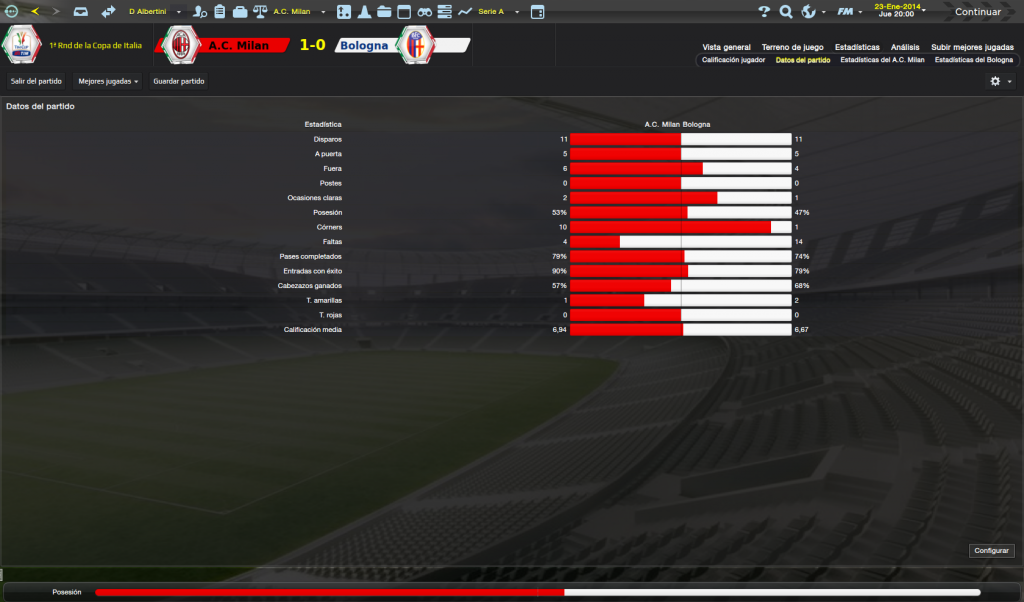View Estadísticas del Bologna

(x=974, y=60)
